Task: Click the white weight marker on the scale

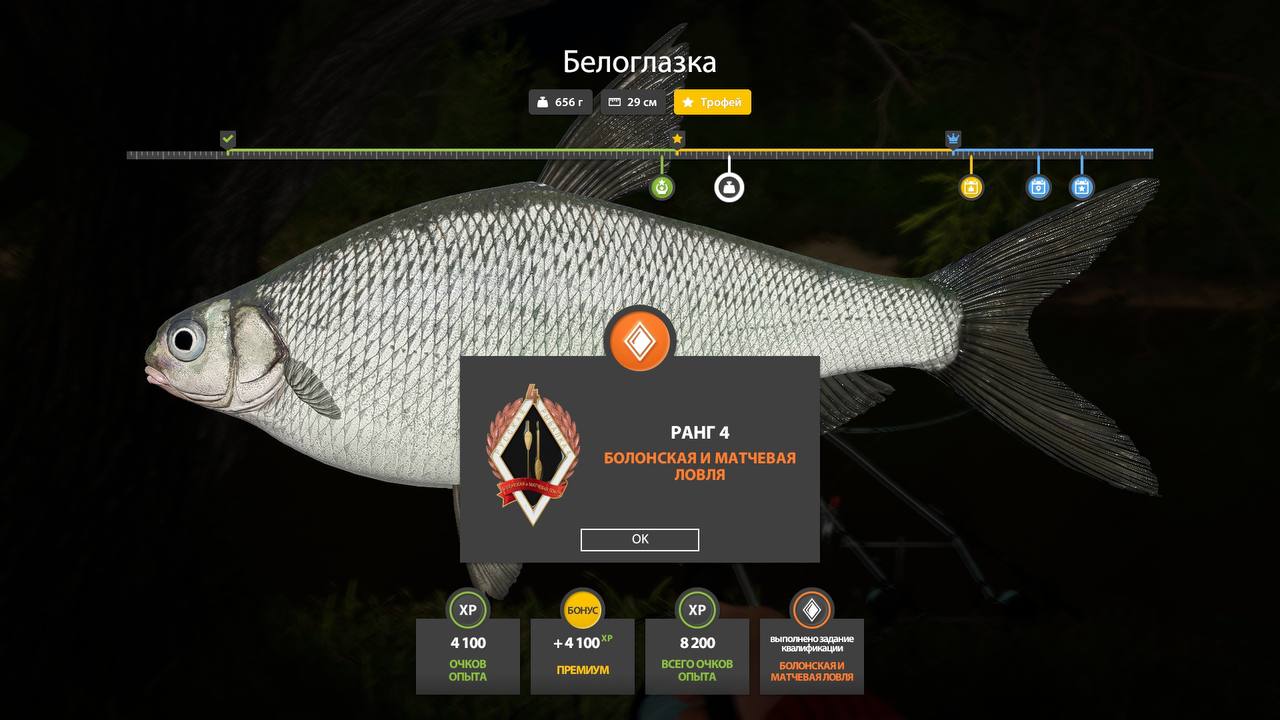Action: click(729, 187)
